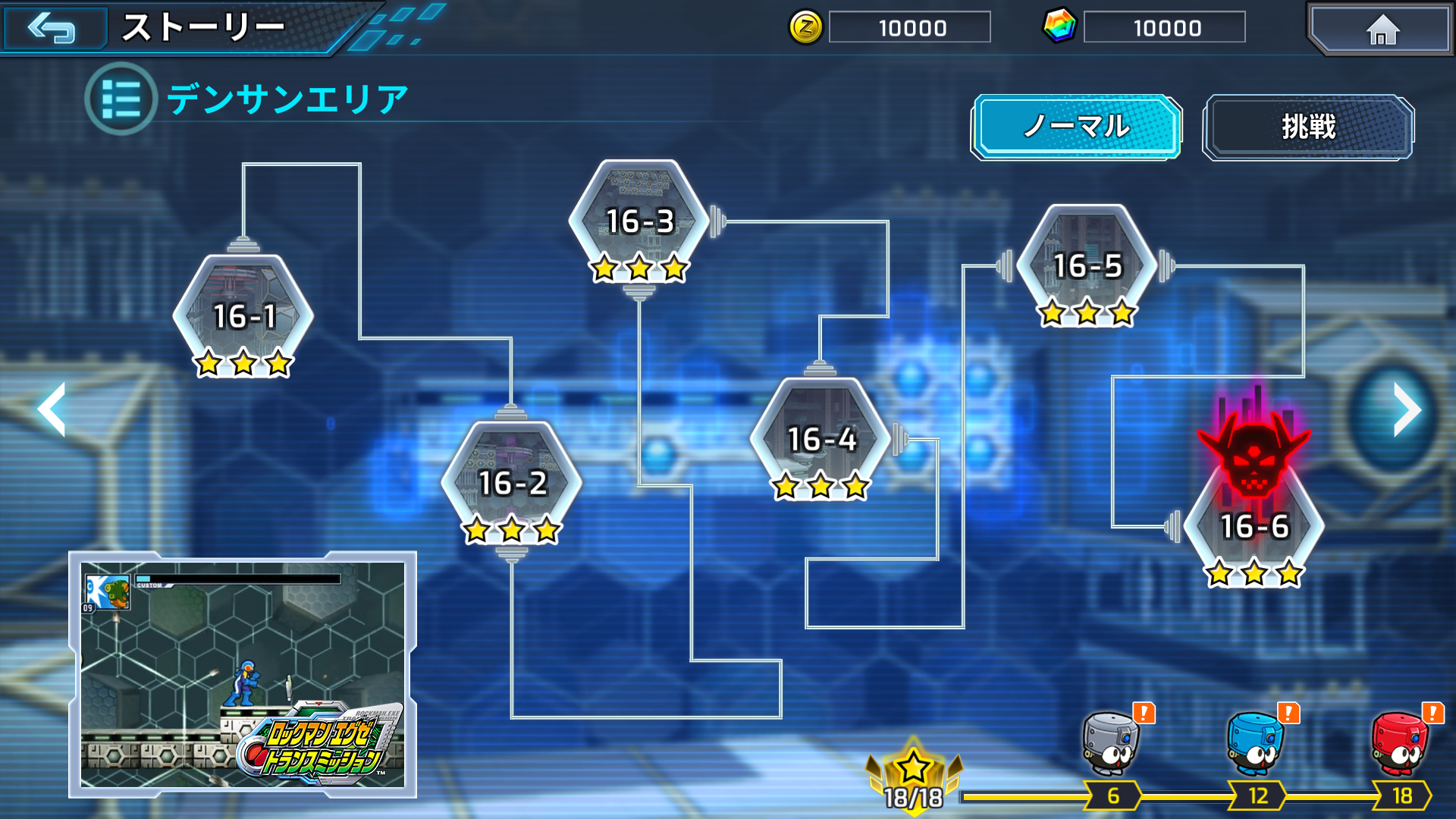Choose stage 16-3
Image resolution: width=1456 pixels, height=819 pixels.
point(639,222)
